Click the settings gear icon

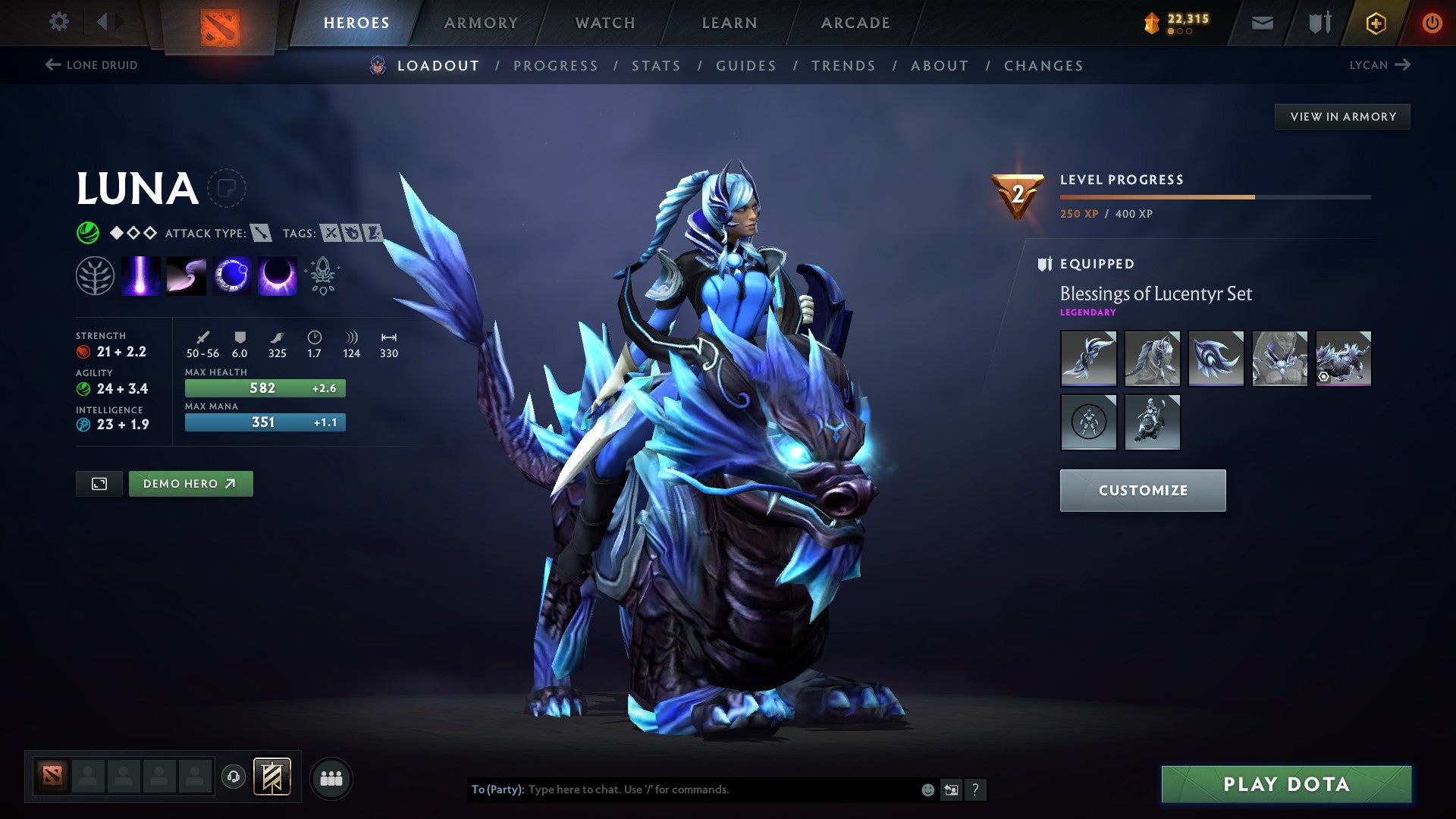tap(58, 22)
